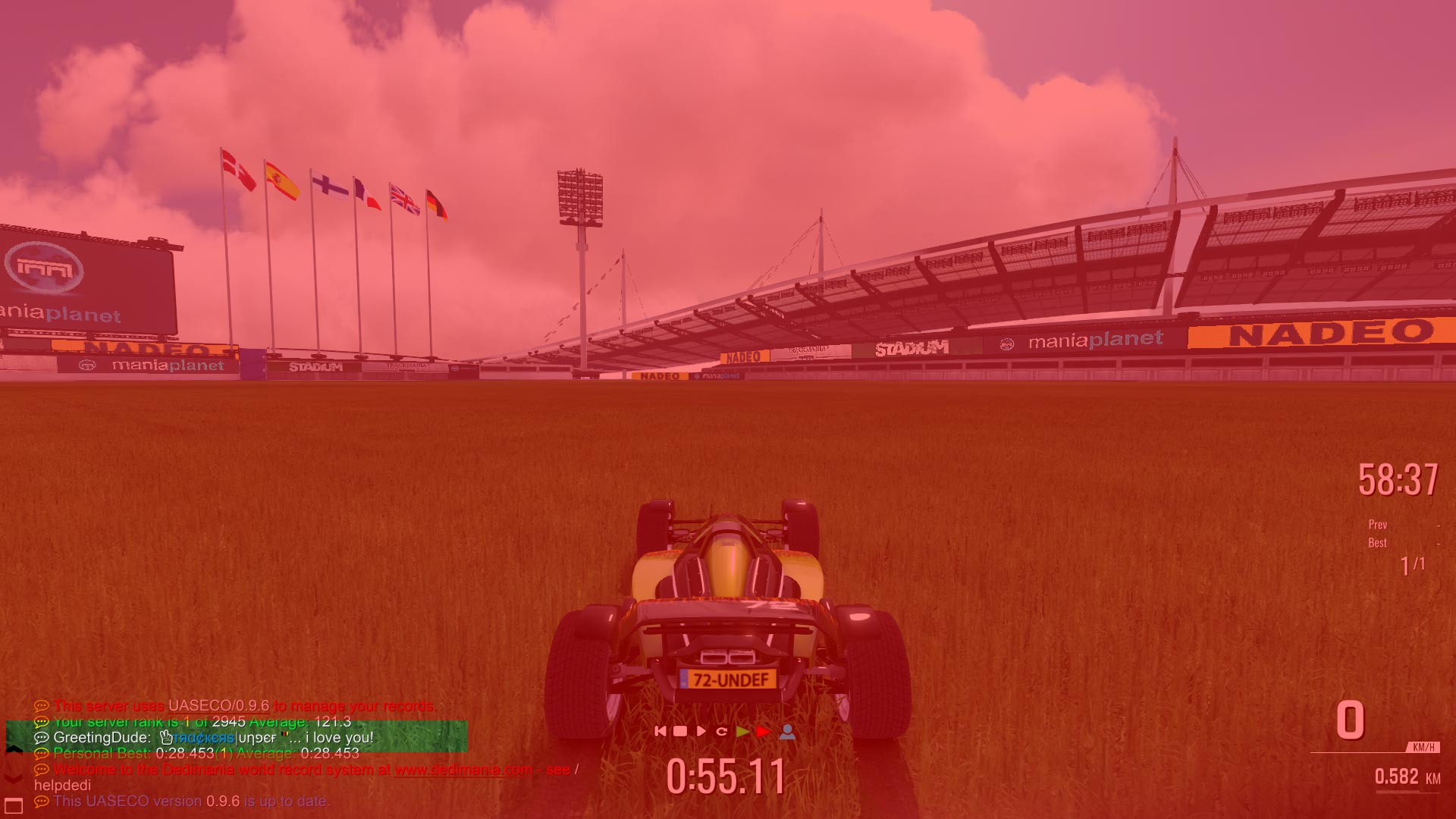The height and width of the screenshot is (819, 1456).
Task: Select the GreetingDude chat message
Action: (x=213, y=737)
